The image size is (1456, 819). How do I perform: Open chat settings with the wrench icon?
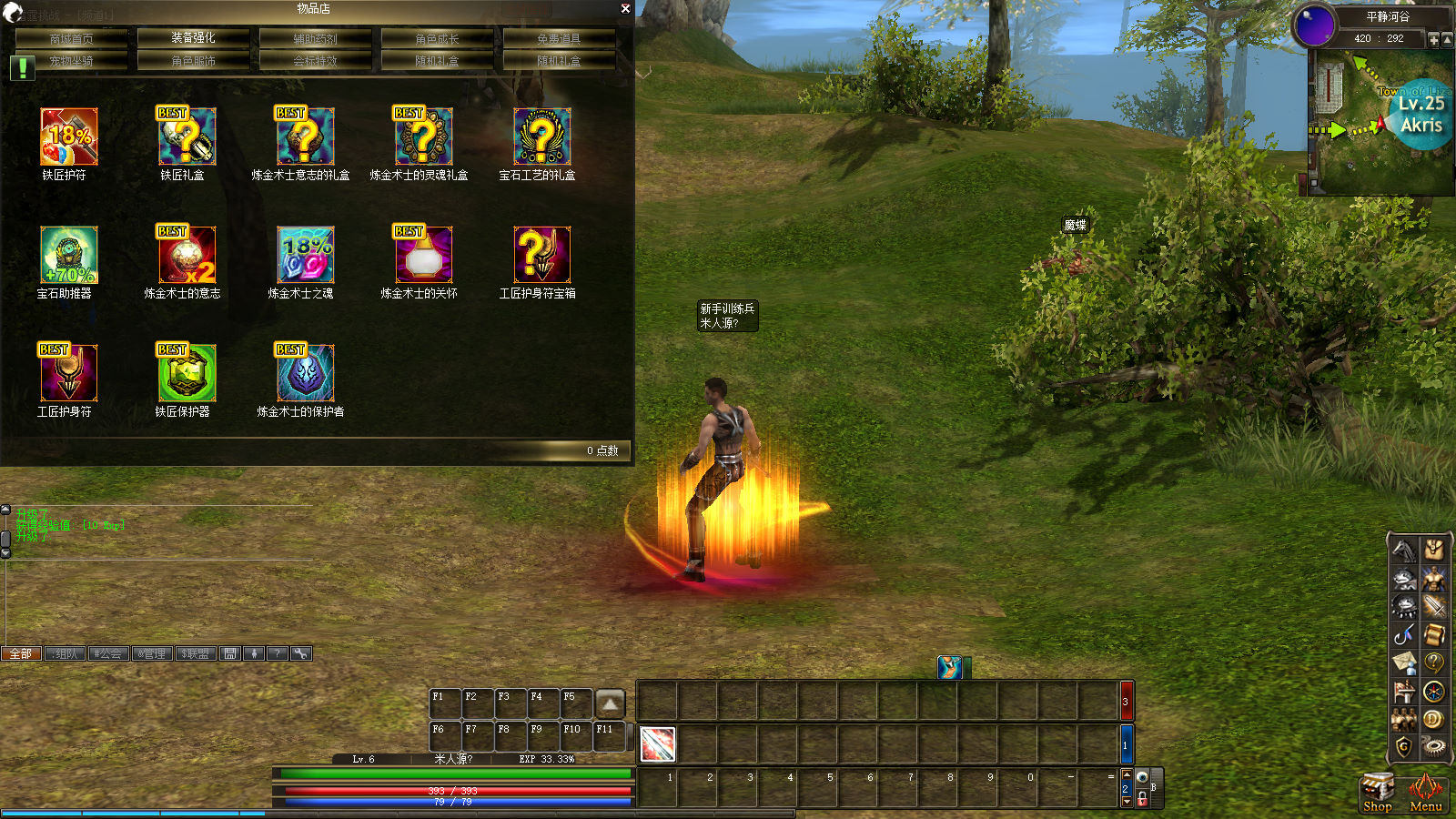click(x=300, y=653)
